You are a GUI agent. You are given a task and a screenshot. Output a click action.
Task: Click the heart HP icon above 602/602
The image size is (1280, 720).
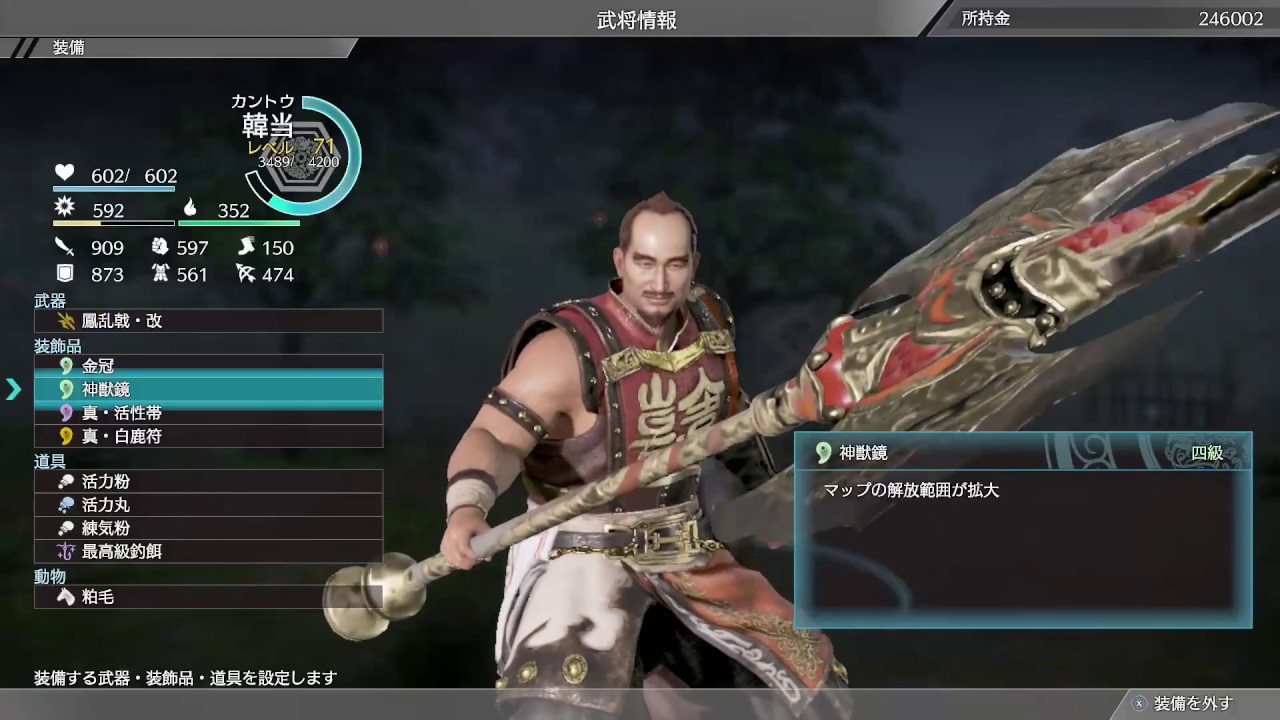pos(64,173)
